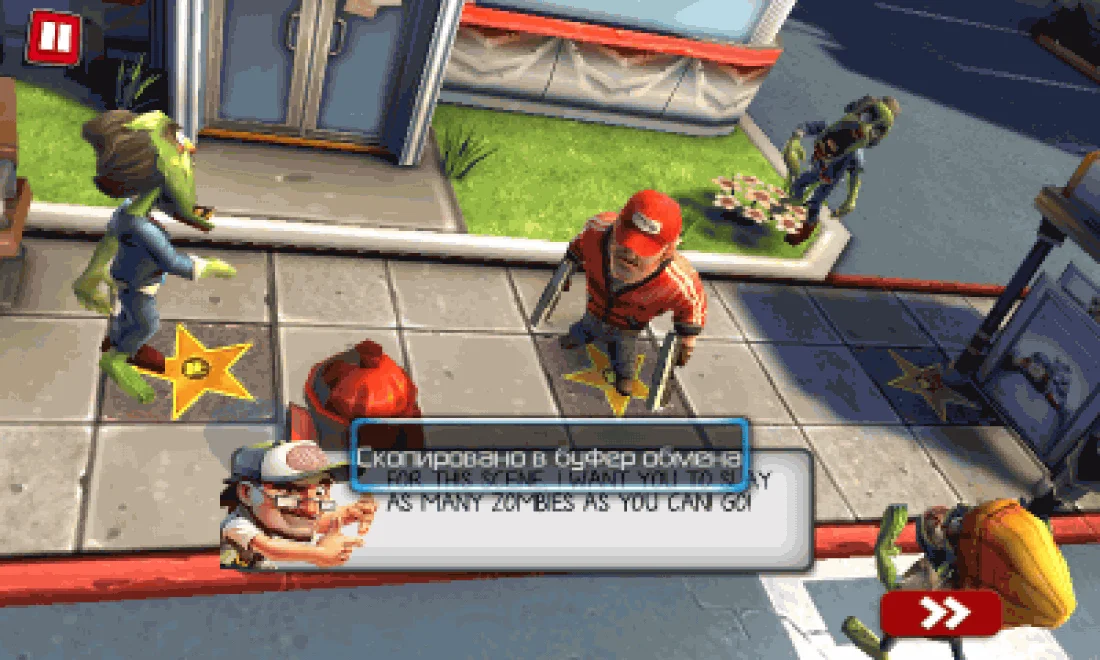
Task: Pause the game with the red button
Action: (50, 38)
